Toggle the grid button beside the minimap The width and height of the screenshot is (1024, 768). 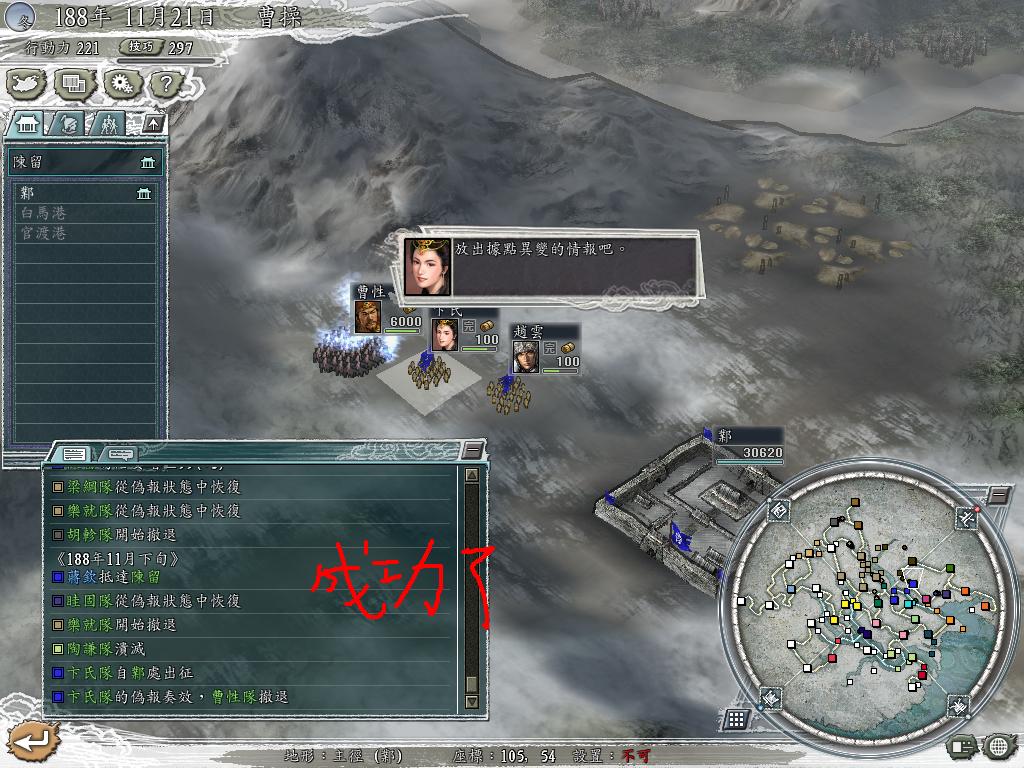pos(735,719)
